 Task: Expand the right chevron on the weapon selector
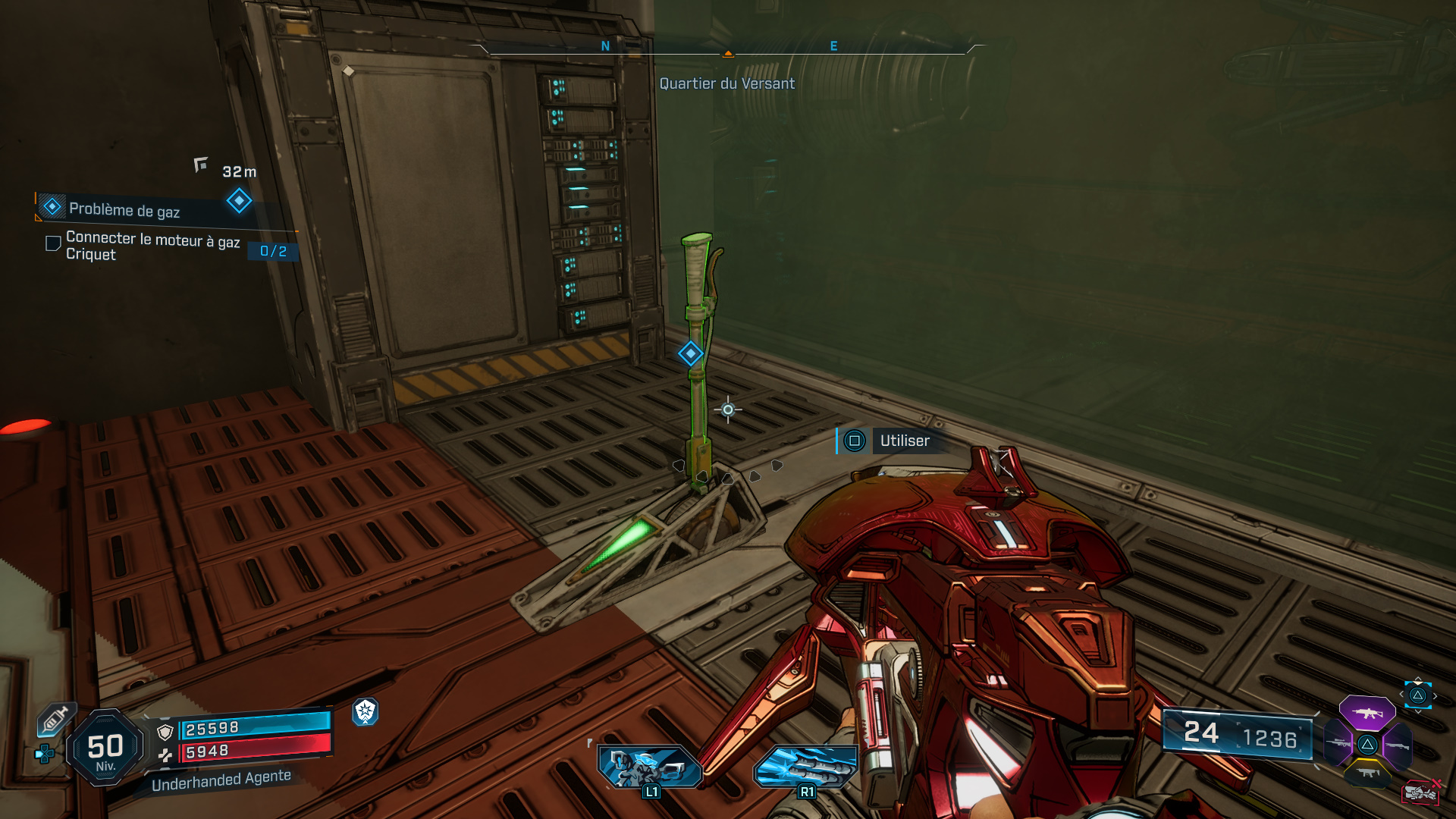click(x=1435, y=695)
